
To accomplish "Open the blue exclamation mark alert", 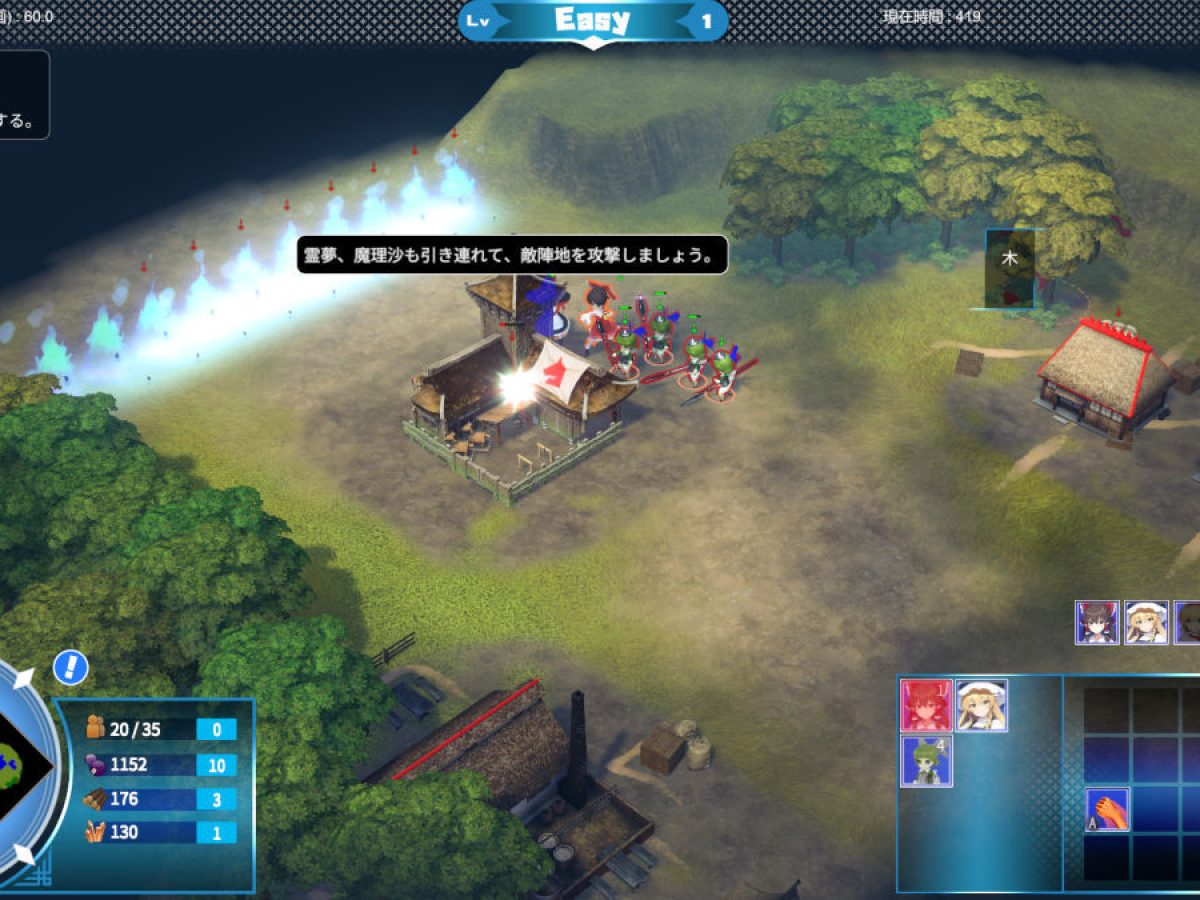I will [71, 668].
